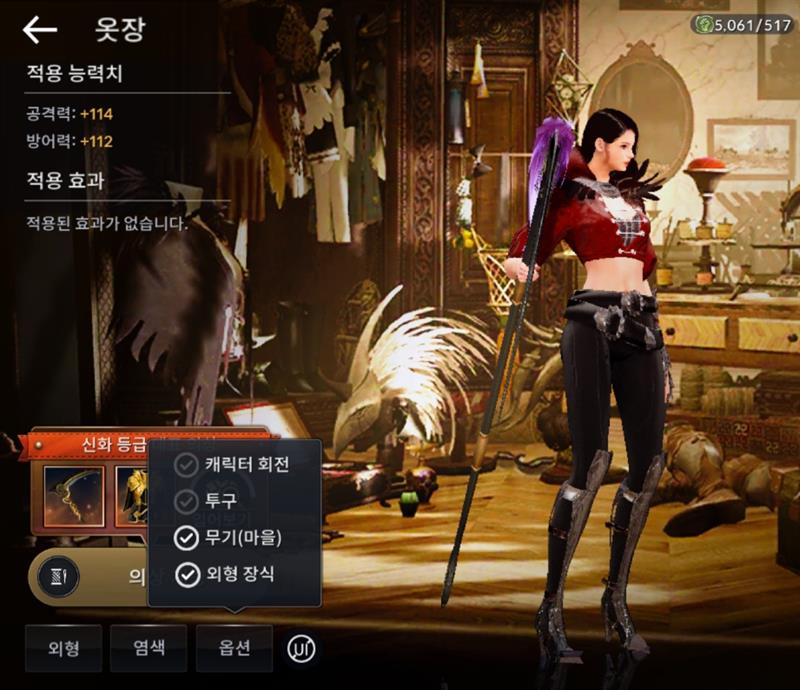This screenshot has height=690, width=800.
Task: Toggle the 투구 (helmet) display option
Action: pos(186,502)
